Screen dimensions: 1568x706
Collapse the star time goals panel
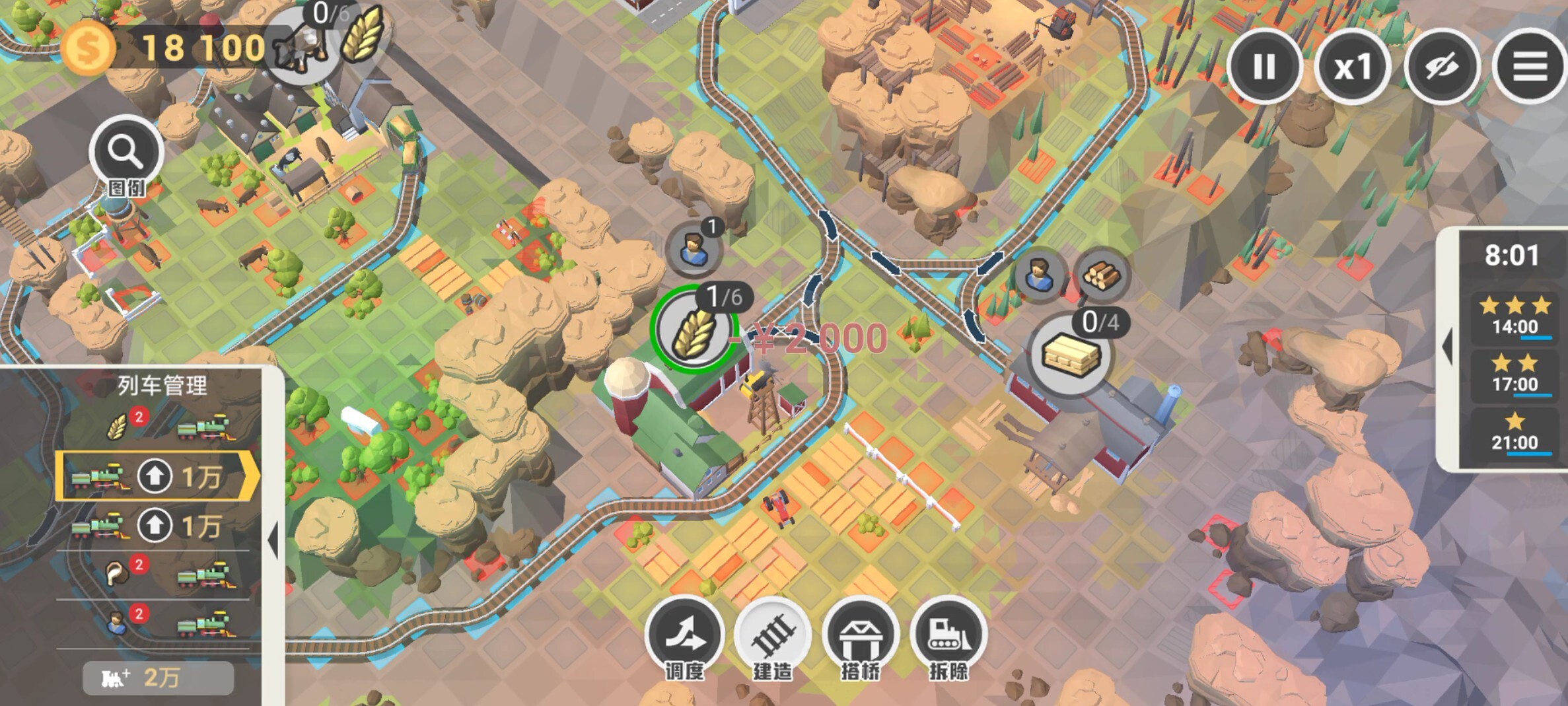[1447, 348]
